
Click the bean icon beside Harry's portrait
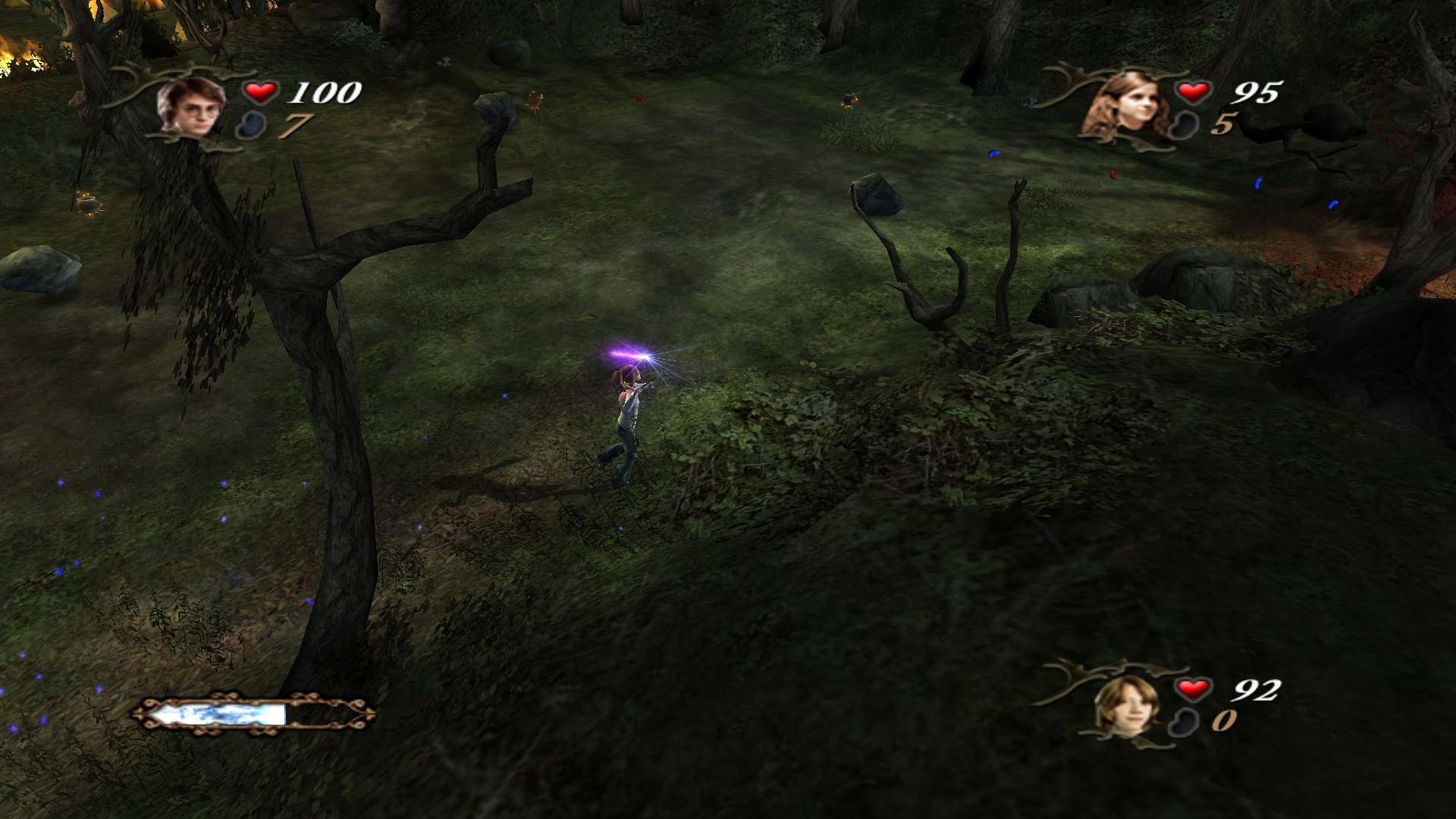coord(250,125)
